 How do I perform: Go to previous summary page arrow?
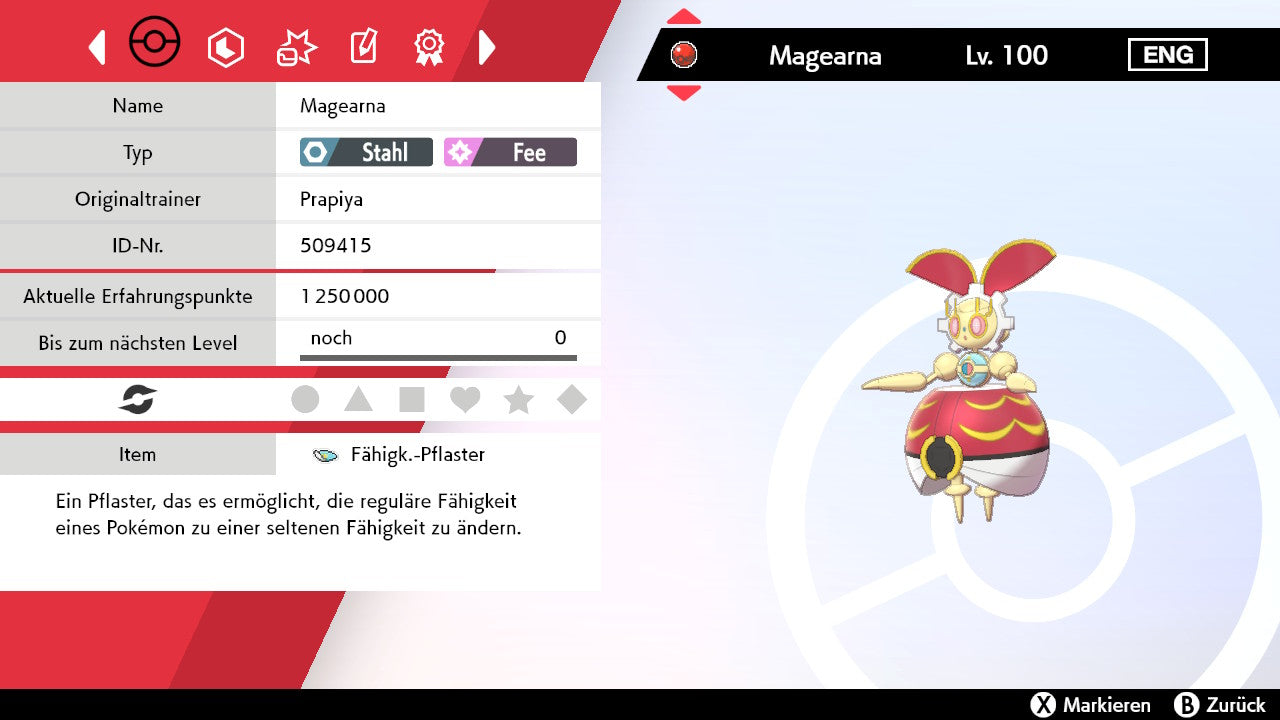coord(97,47)
